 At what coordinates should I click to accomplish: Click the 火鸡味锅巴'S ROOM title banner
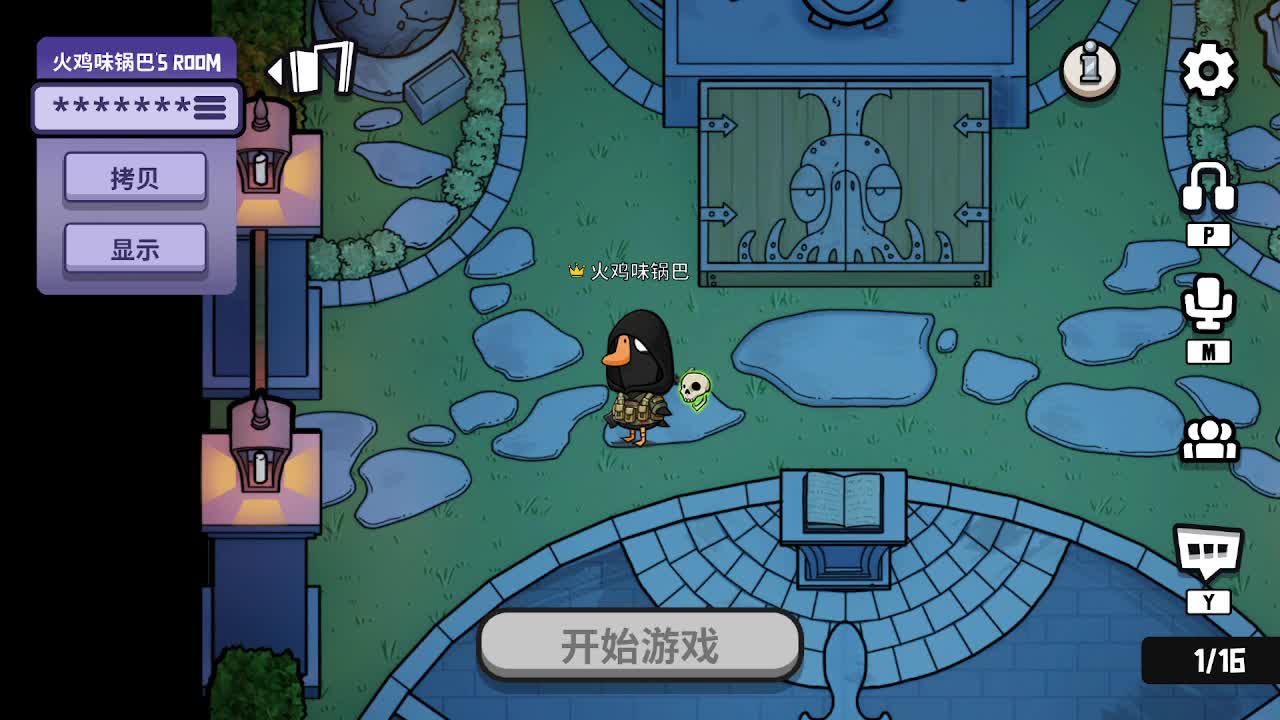pyautogui.click(x=136, y=60)
